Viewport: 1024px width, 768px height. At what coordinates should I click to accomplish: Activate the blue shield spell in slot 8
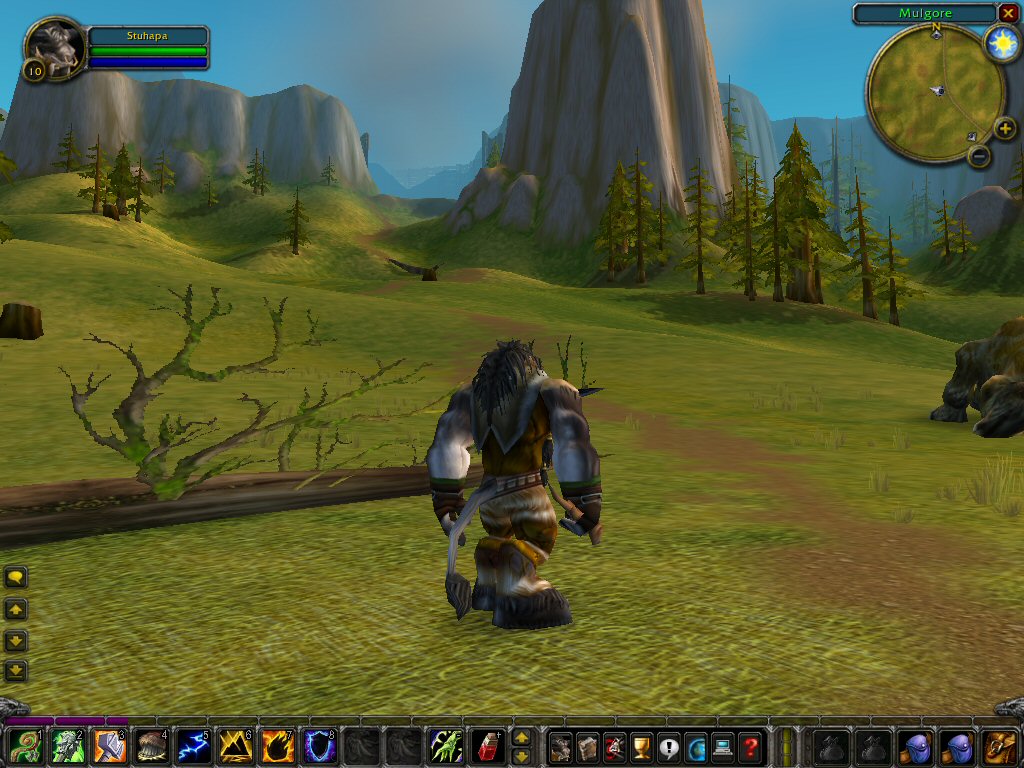pos(320,746)
